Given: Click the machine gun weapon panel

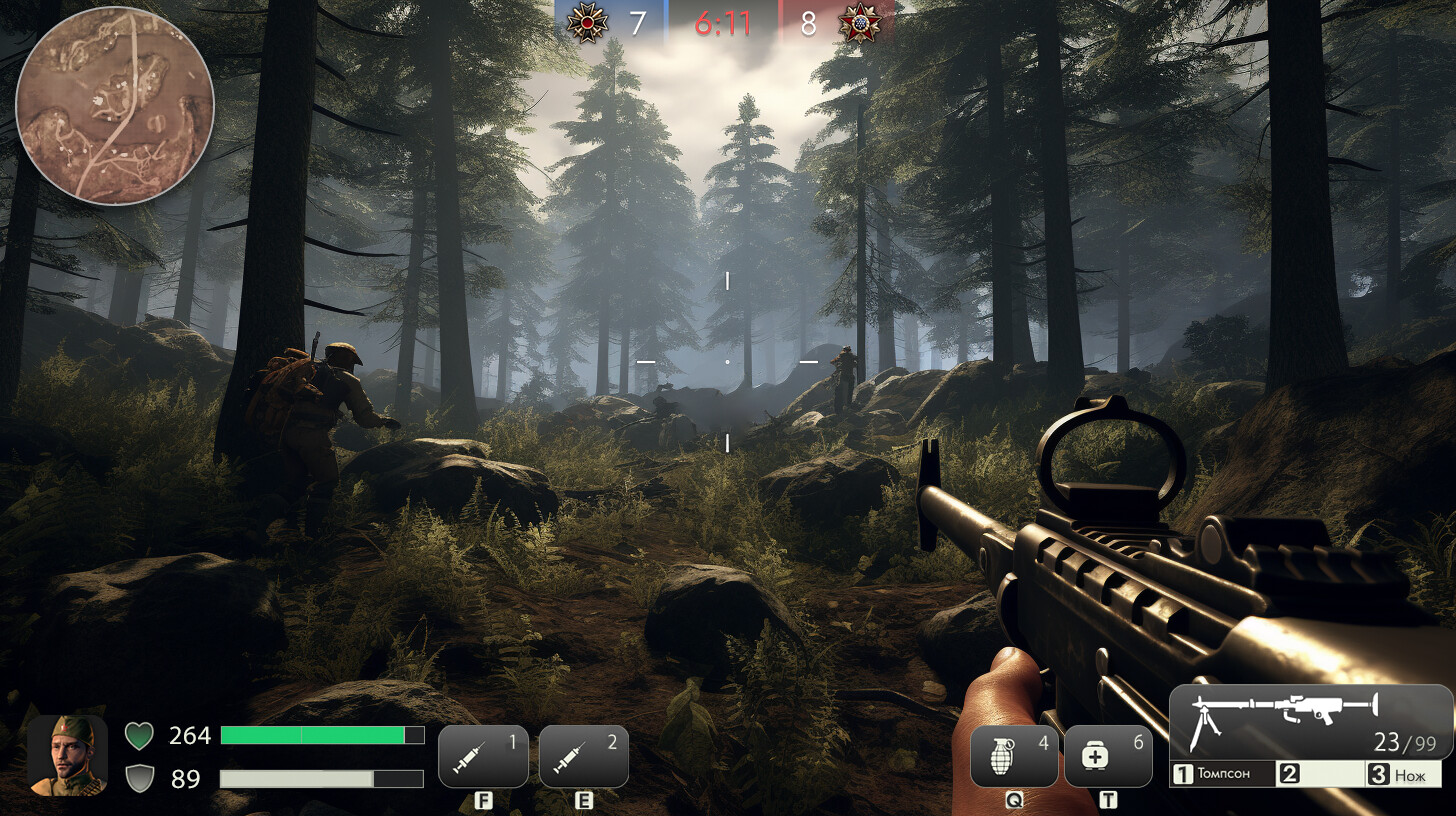Looking at the screenshot, I should [1310, 721].
